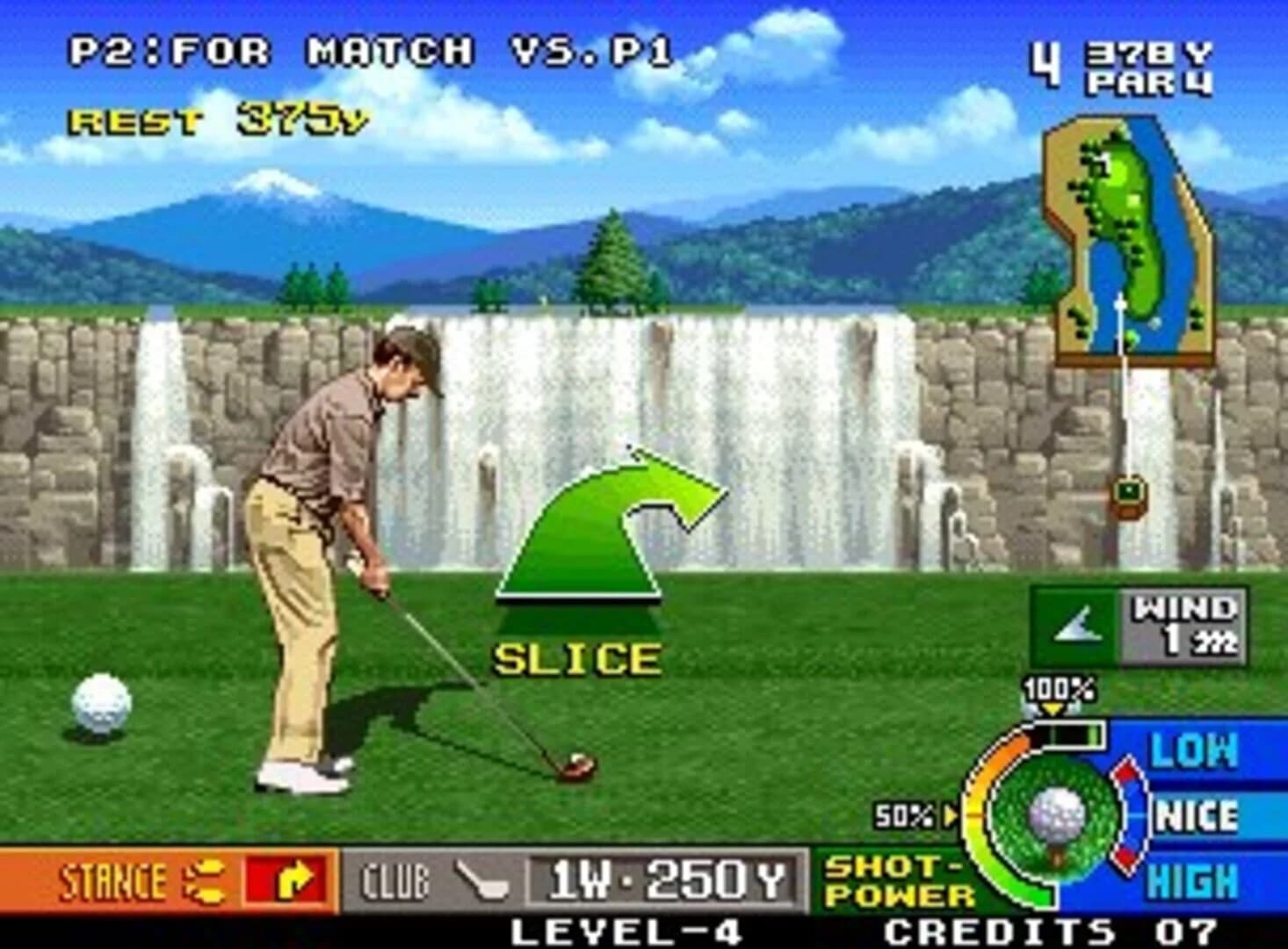Click the LEVEL-4 difficulty text
The height and width of the screenshot is (949, 1288).
626,930
